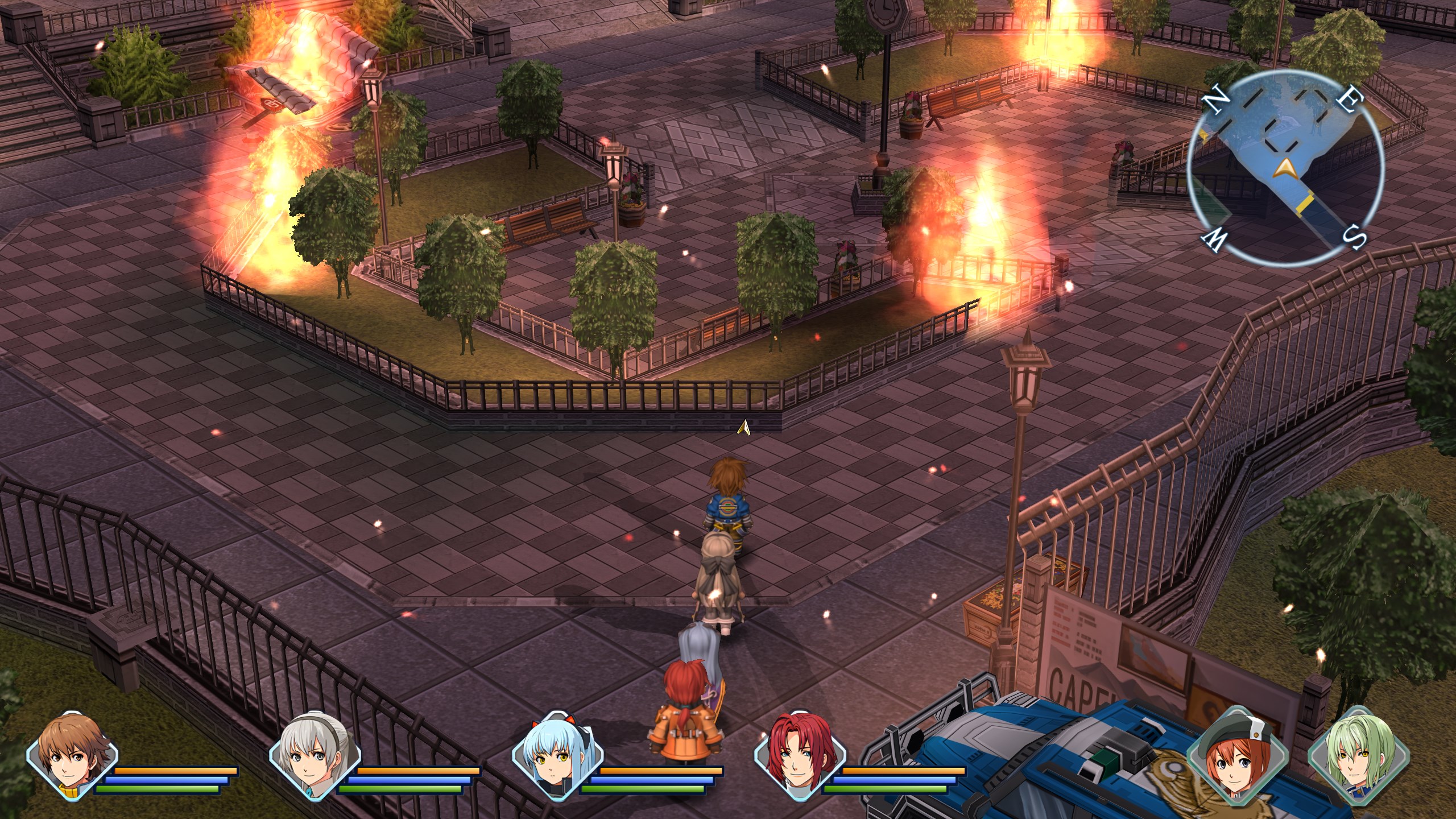
Task: Select the support member wearing a beret
Action: pyautogui.click(x=1236, y=752)
